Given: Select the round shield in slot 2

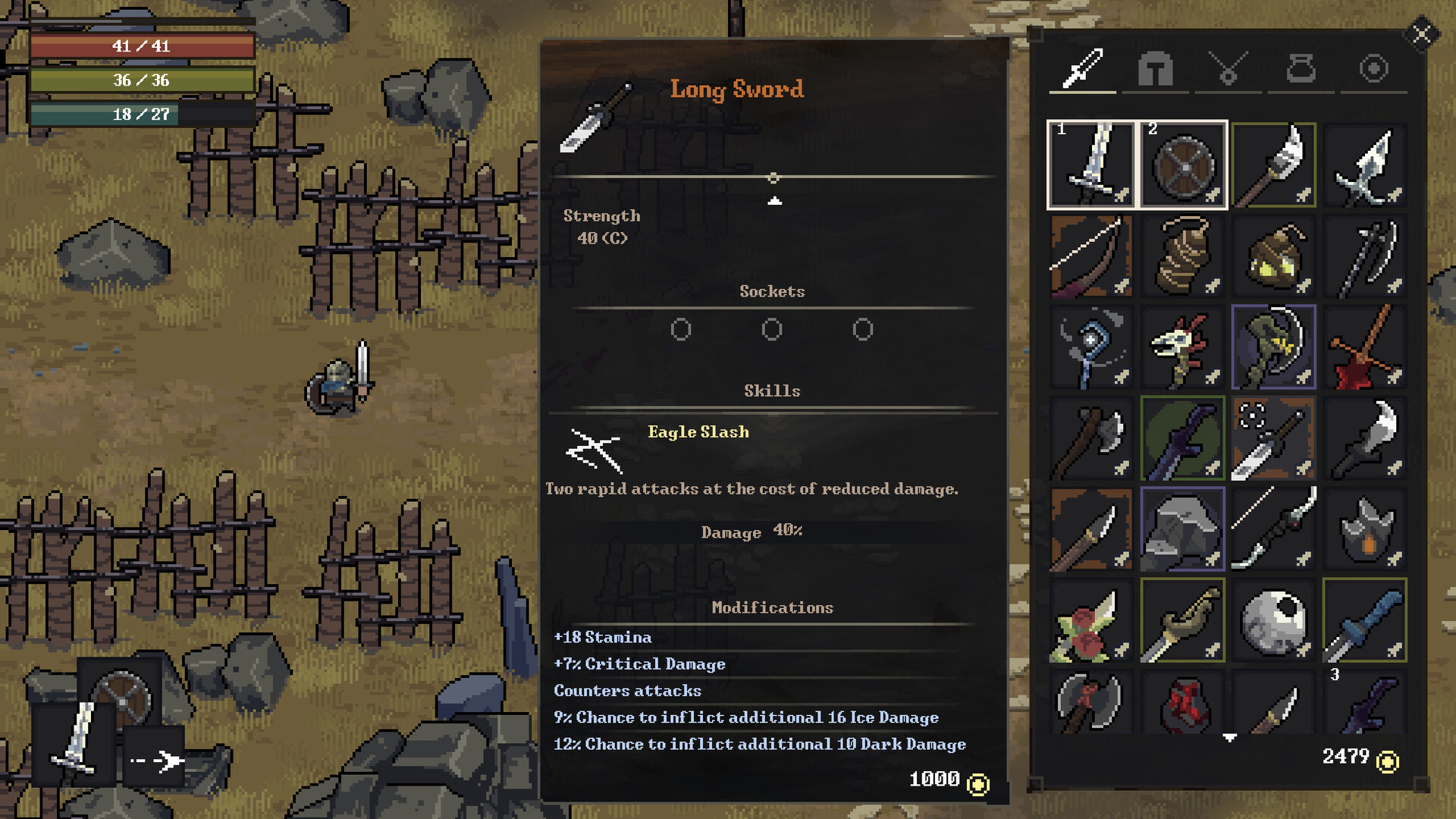Looking at the screenshot, I should pyautogui.click(x=1183, y=163).
